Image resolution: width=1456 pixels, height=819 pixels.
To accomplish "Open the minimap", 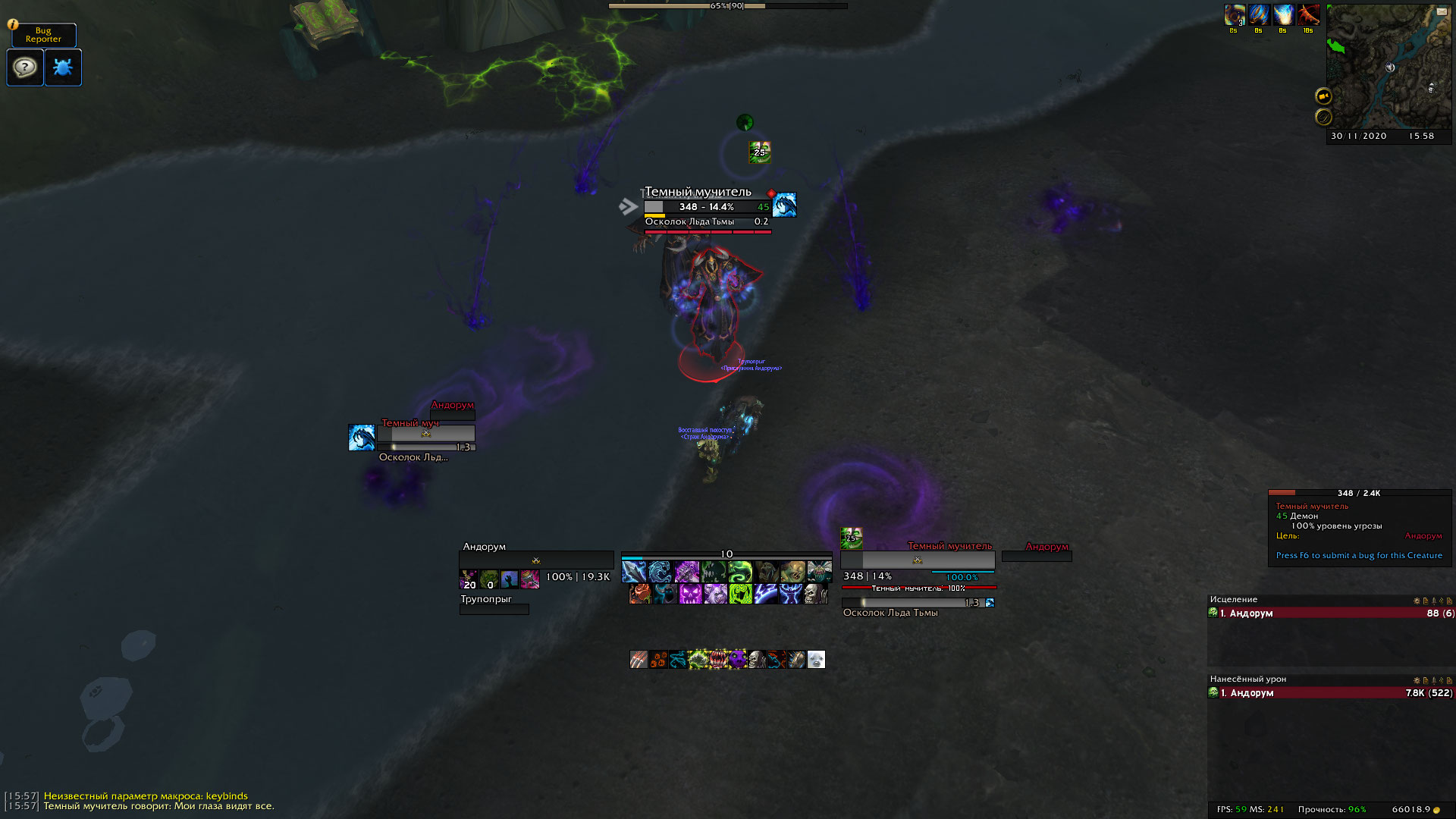I will 1388,67.
